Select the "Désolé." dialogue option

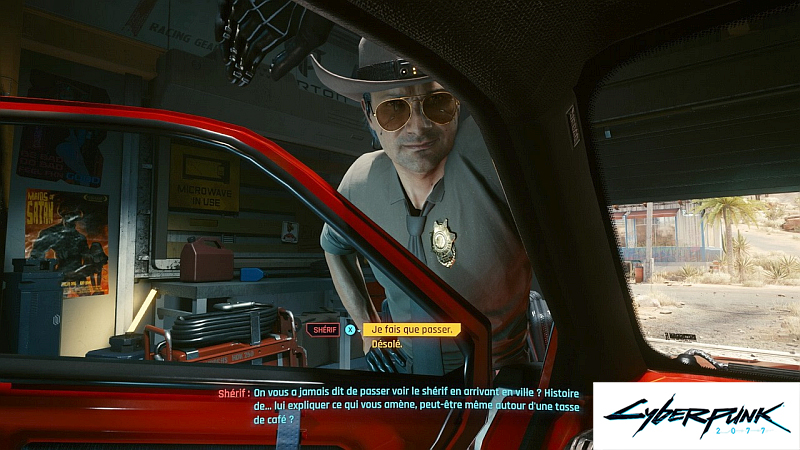tap(386, 344)
